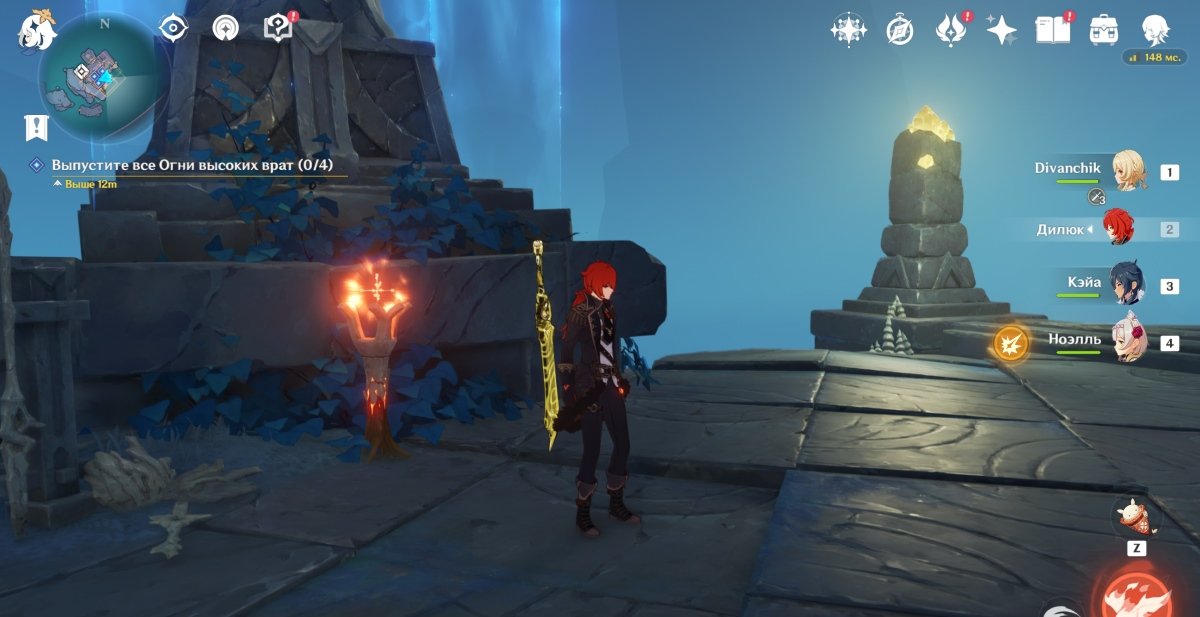Open the Wish star icon
Screen dimensions: 1200x617
(x=848, y=30)
